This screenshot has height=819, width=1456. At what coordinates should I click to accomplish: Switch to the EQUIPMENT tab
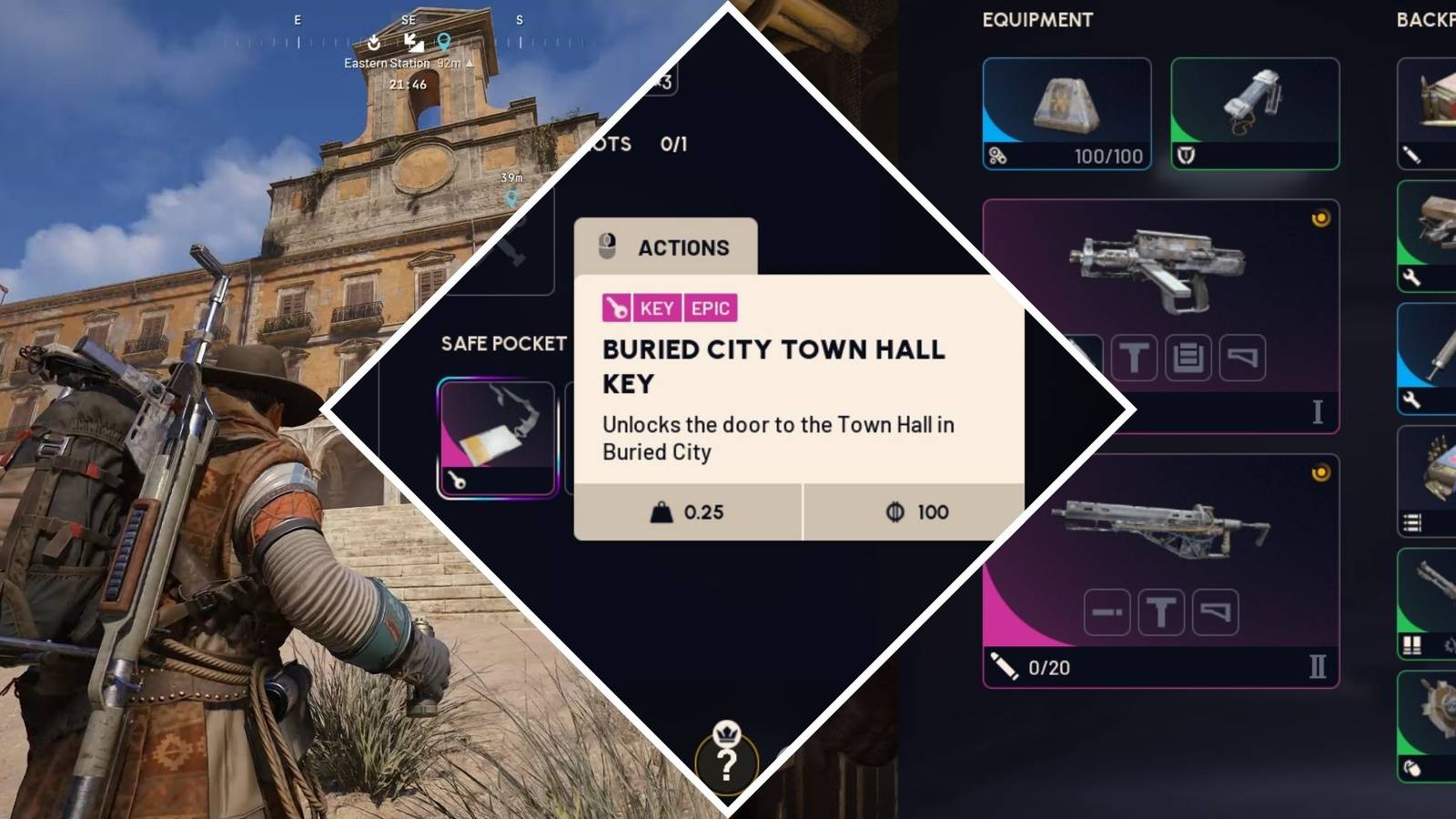coord(1036,20)
